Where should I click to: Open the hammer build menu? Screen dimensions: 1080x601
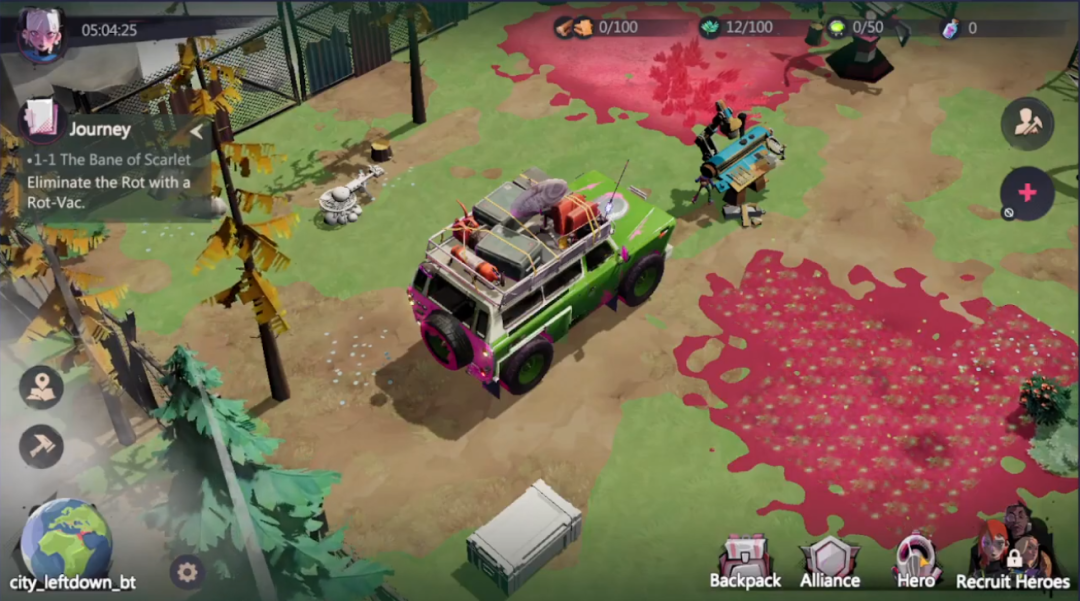[x=41, y=446]
